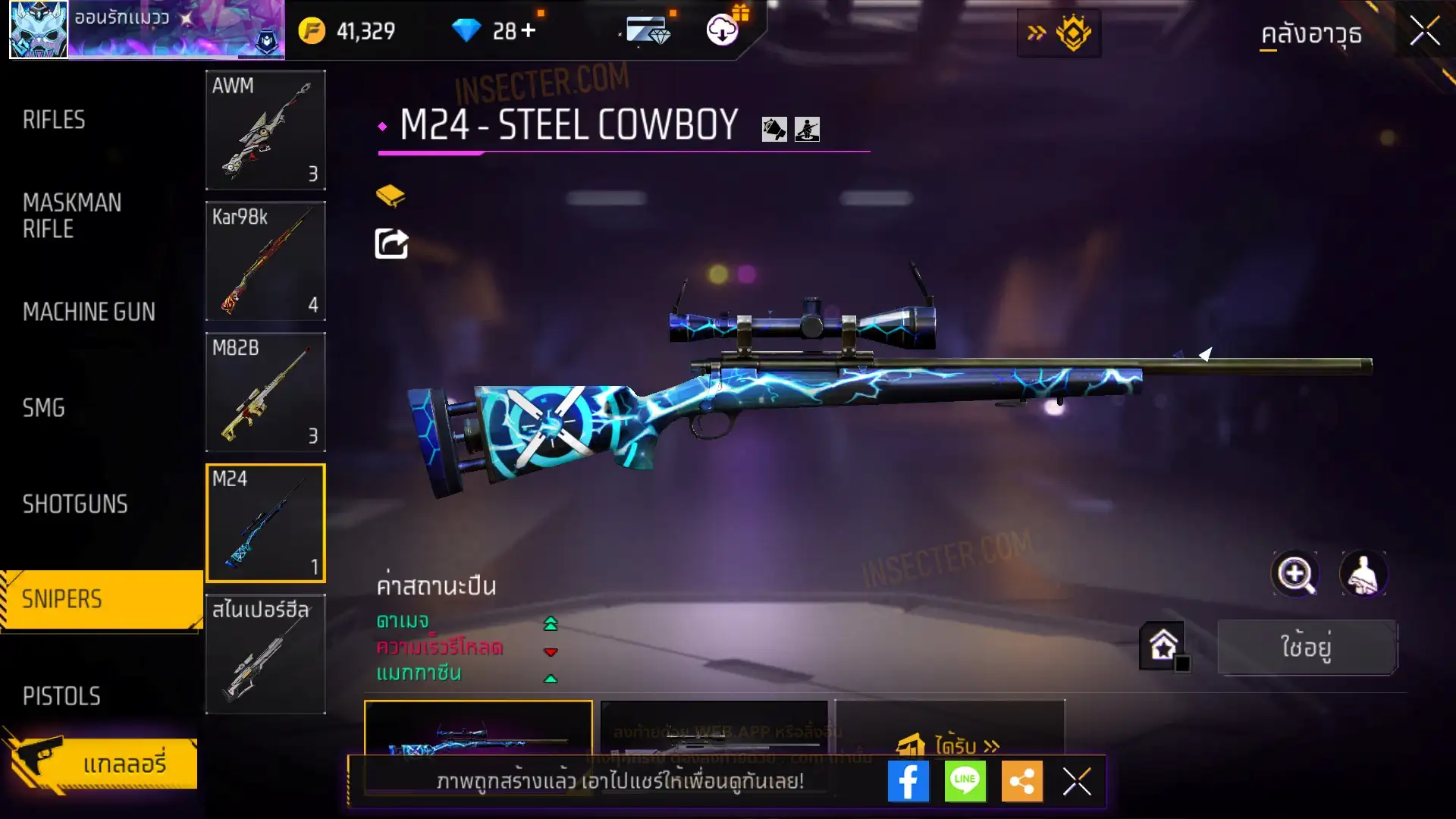Screen dimensions: 1456x819
Task: Show the SHOTGUNS category
Action: click(75, 504)
